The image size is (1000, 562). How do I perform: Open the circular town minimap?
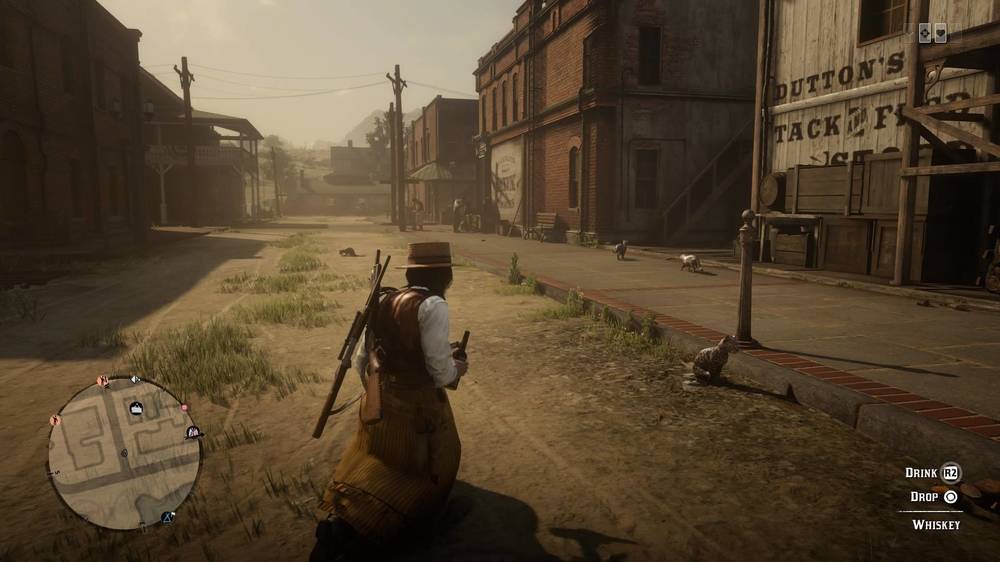124,452
